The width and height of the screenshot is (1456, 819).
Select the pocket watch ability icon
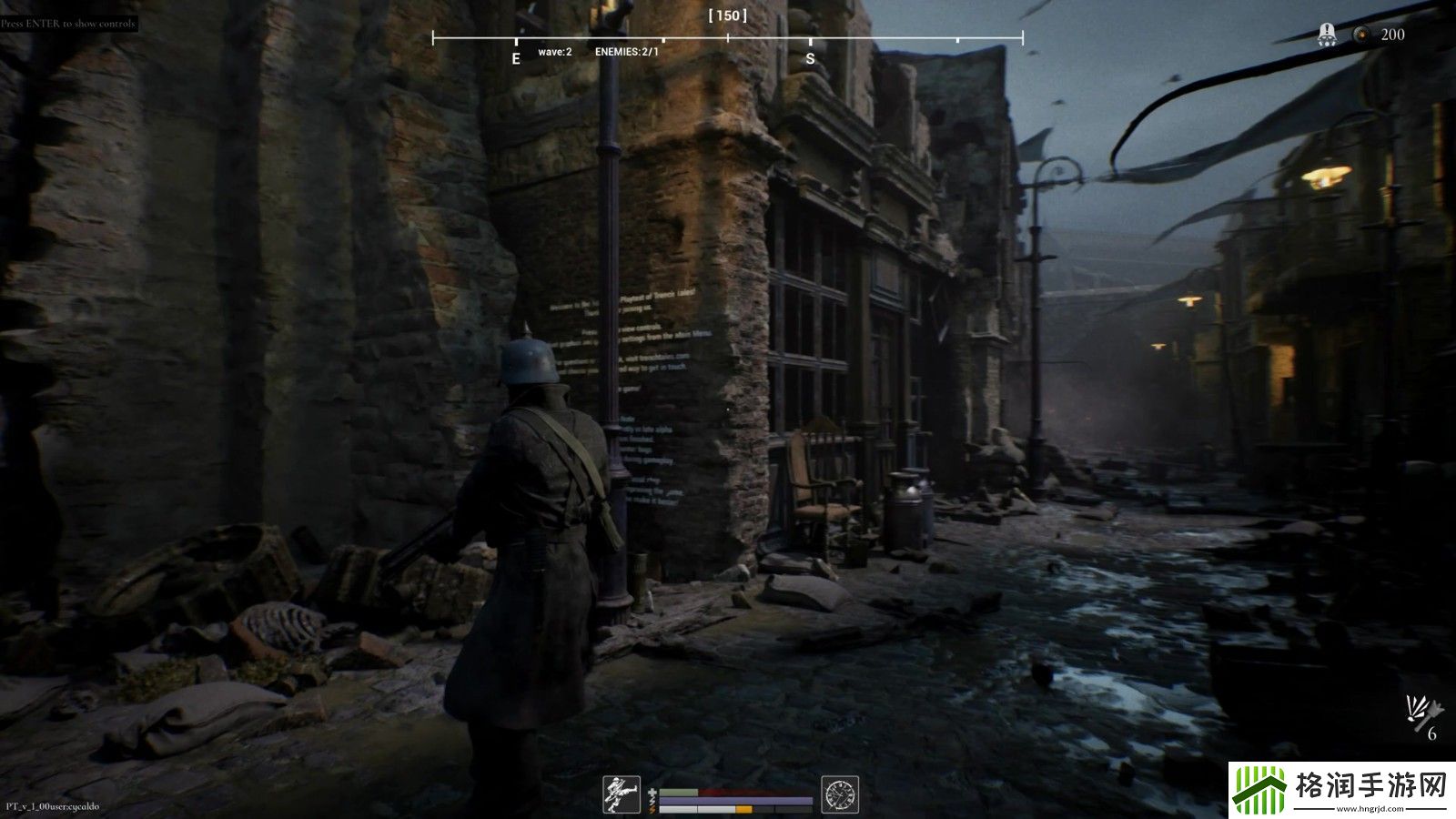coord(839,794)
